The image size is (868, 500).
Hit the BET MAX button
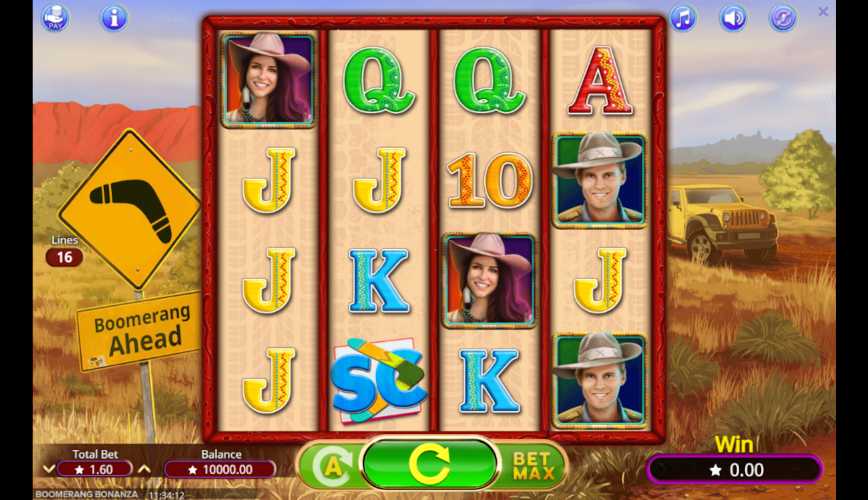click(533, 465)
